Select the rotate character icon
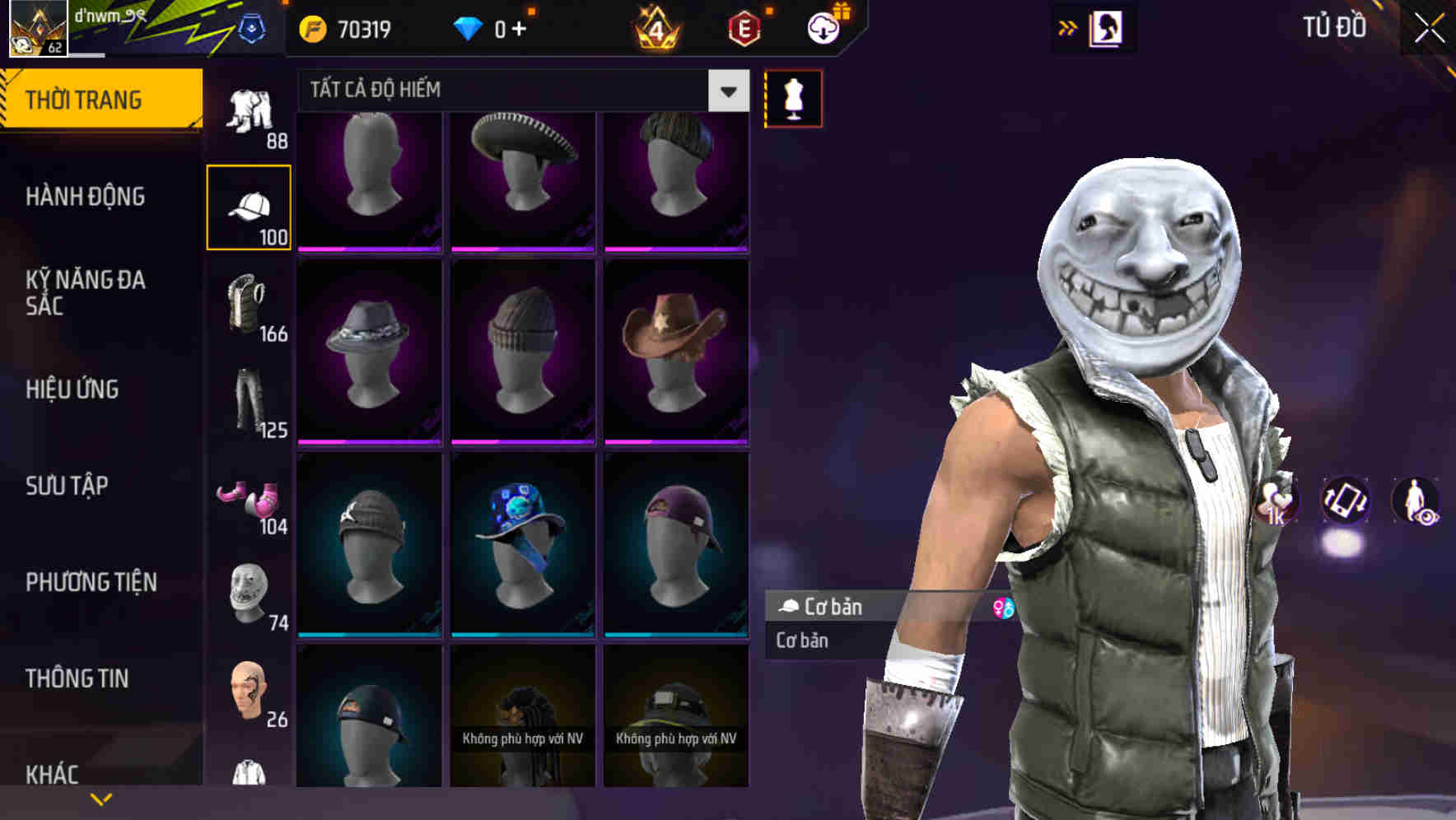 pyautogui.click(x=1346, y=502)
